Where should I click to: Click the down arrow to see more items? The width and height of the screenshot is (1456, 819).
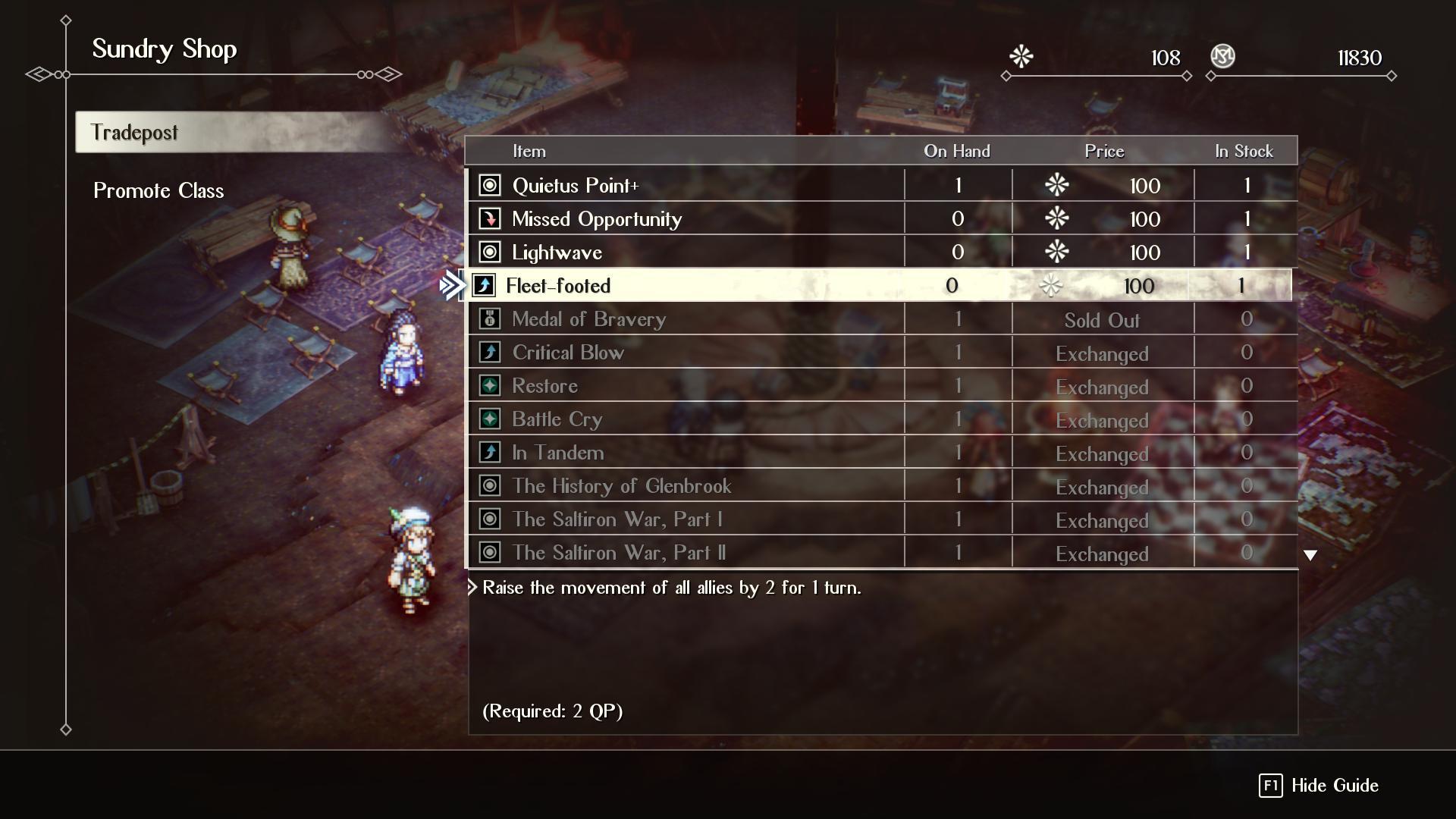pos(1310,555)
